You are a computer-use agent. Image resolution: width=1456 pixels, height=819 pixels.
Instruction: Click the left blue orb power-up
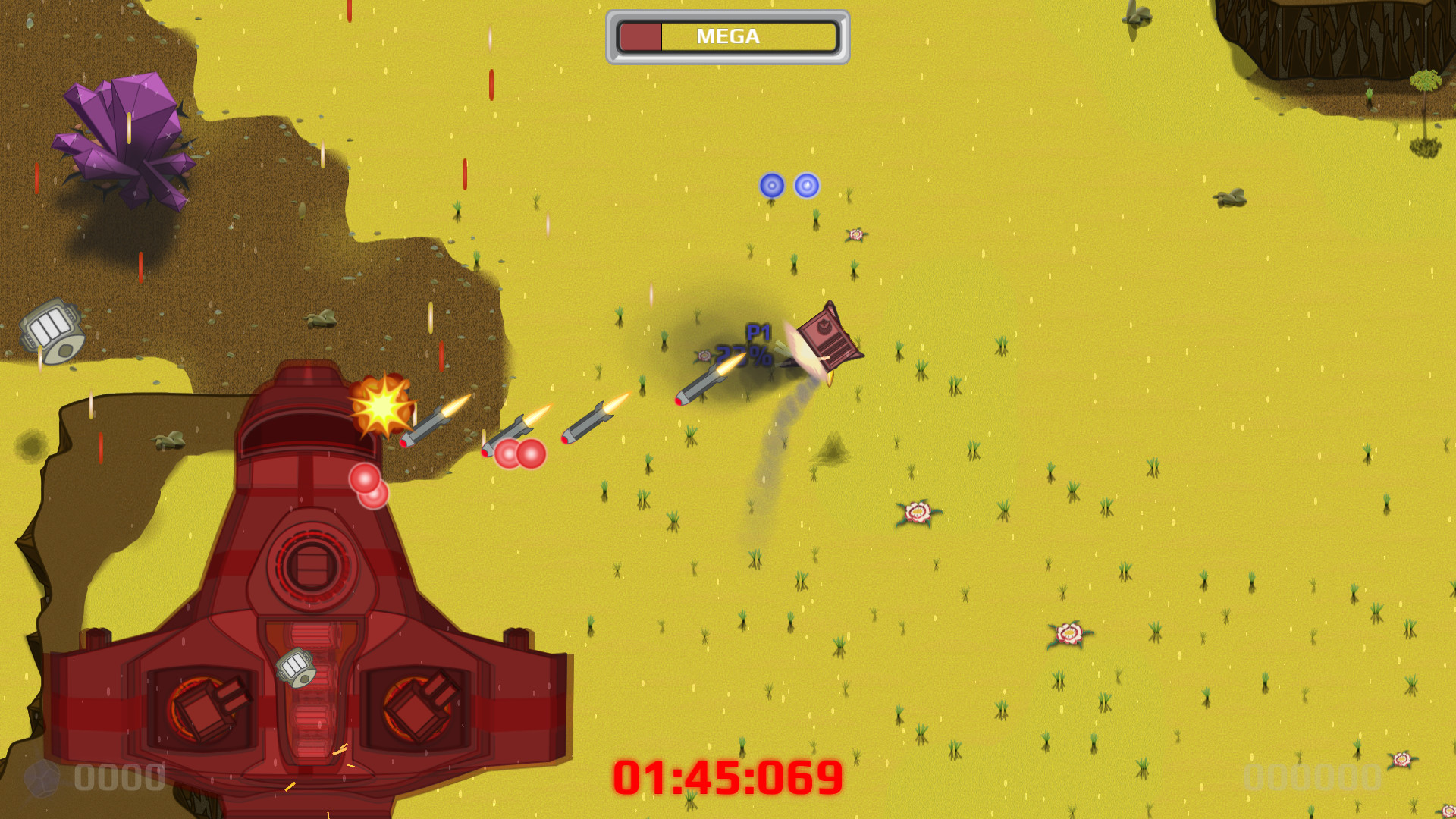[772, 184]
